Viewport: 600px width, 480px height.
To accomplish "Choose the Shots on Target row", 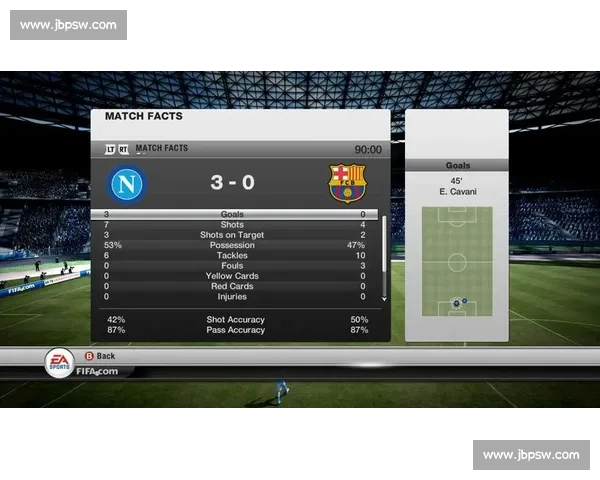I will pyautogui.click(x=232, y=235).
